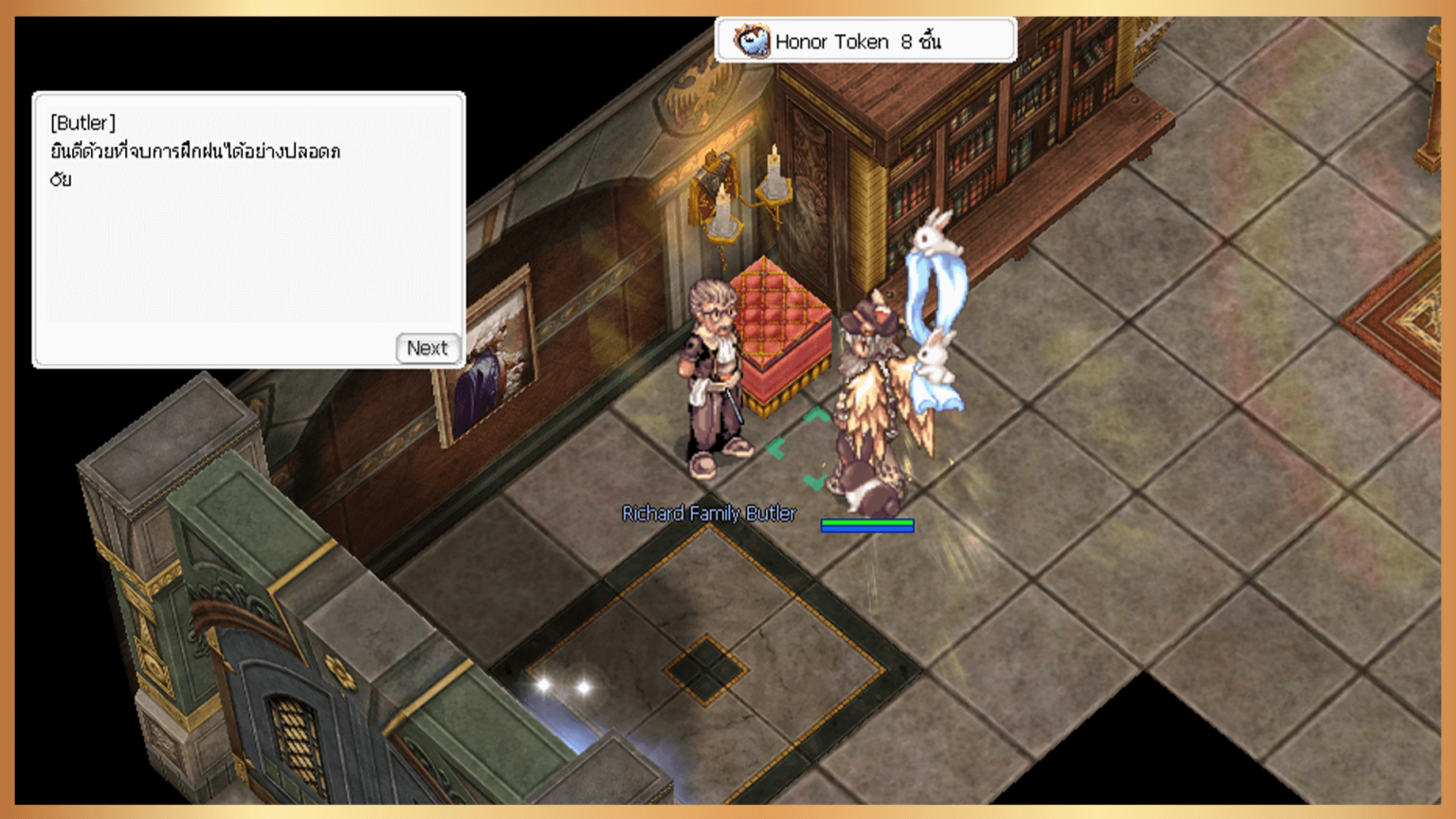The width and height of the screenshot is (1456, 819).
Task: Click the Honor Token item icon
Action: point(754,40)
